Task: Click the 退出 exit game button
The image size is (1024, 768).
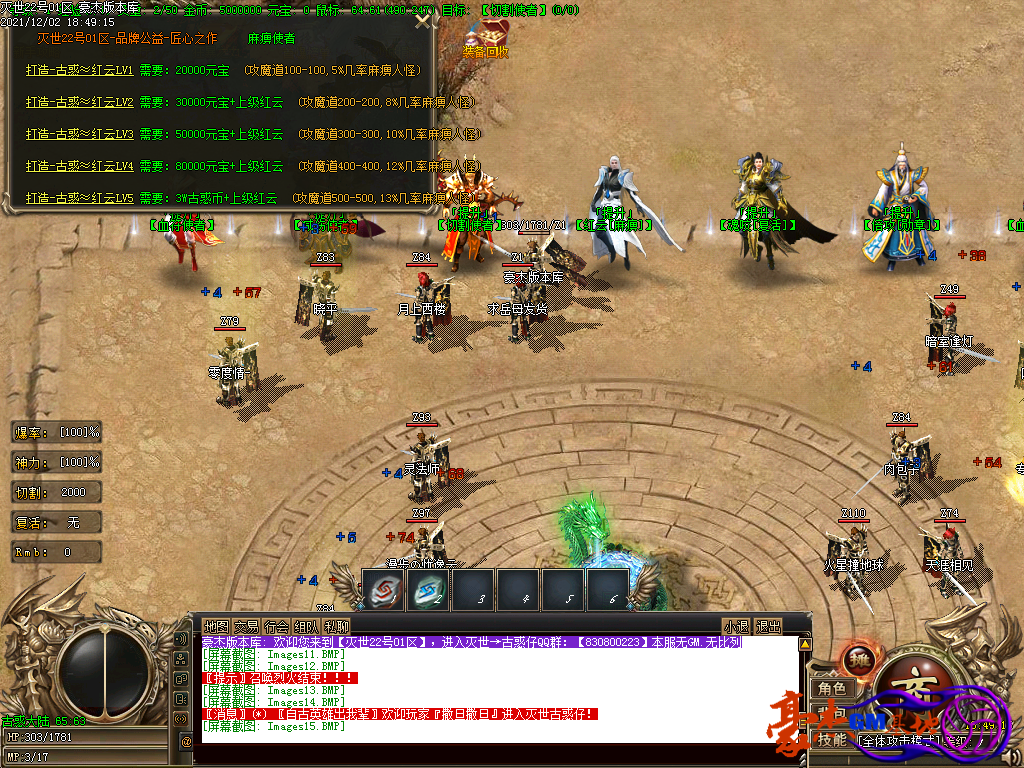Action: point(768,626)
